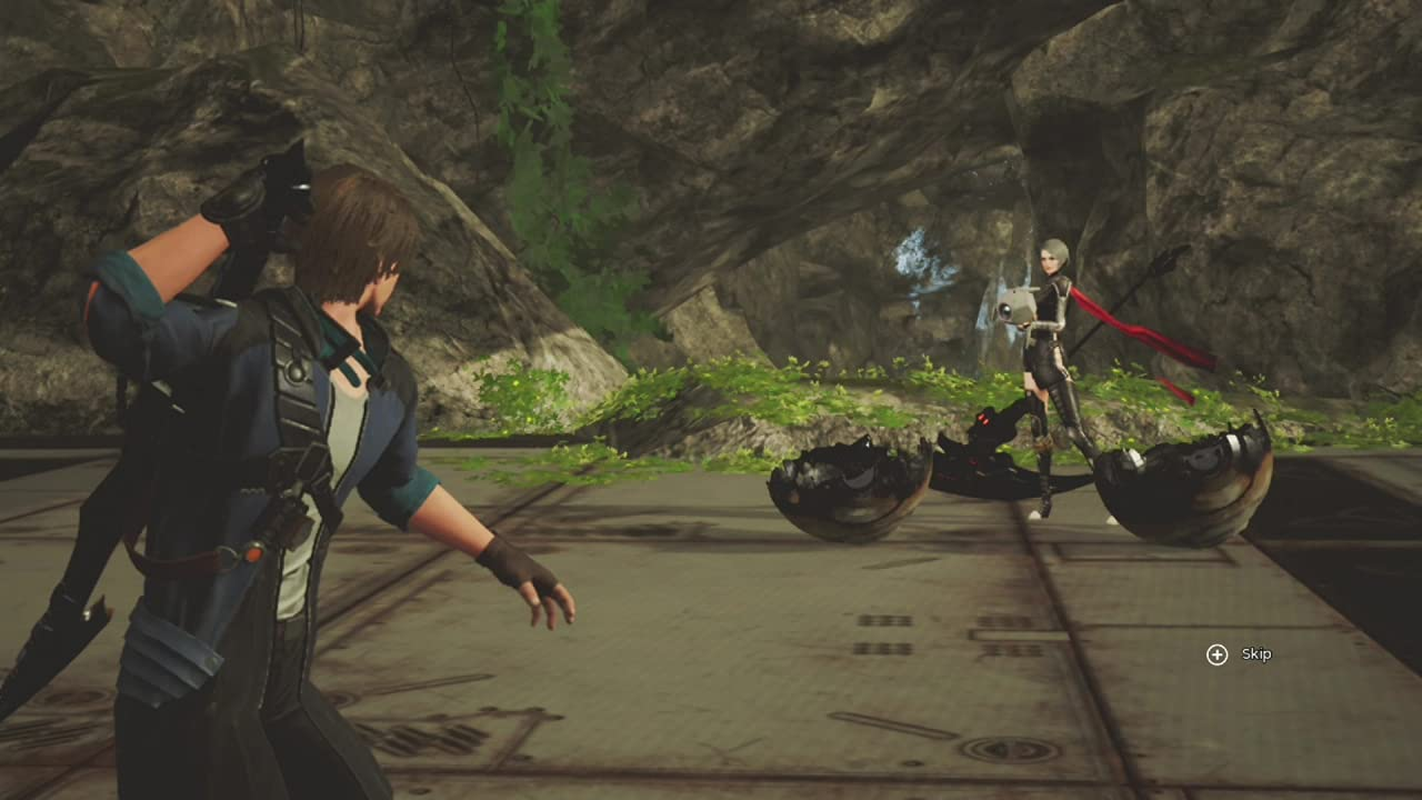Click the circled plus Skip icon

(1216, 655)
